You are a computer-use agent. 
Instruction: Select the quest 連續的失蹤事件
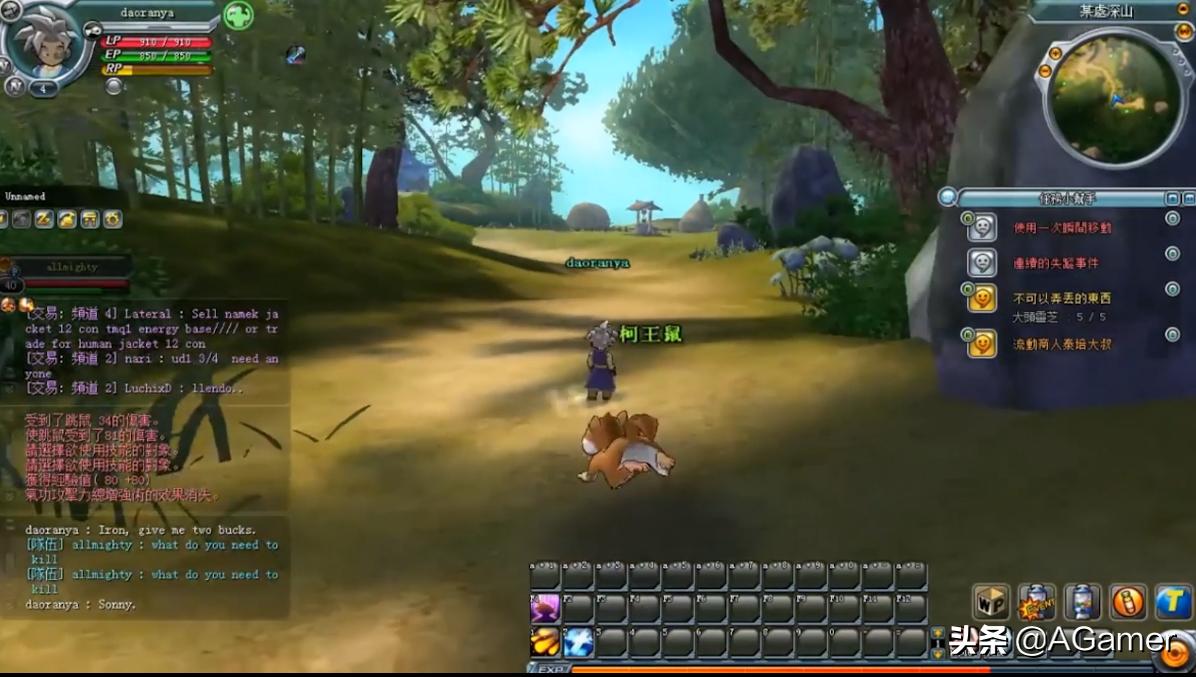(1055, 263)
